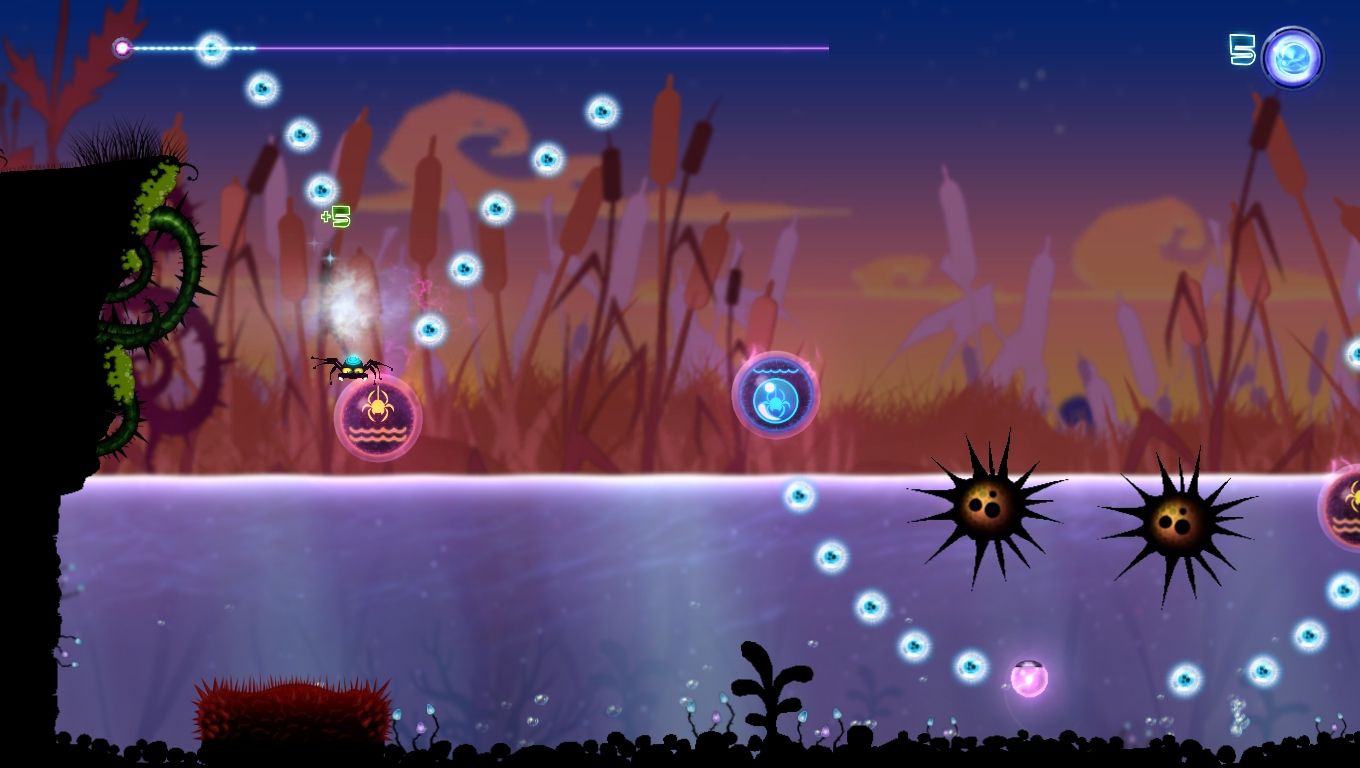Select the pink checkpoint orb with spider symbol
Image resolution: width=1360 pixels, height=768 pixels.
pyautogui.click(x=375, y=419)
